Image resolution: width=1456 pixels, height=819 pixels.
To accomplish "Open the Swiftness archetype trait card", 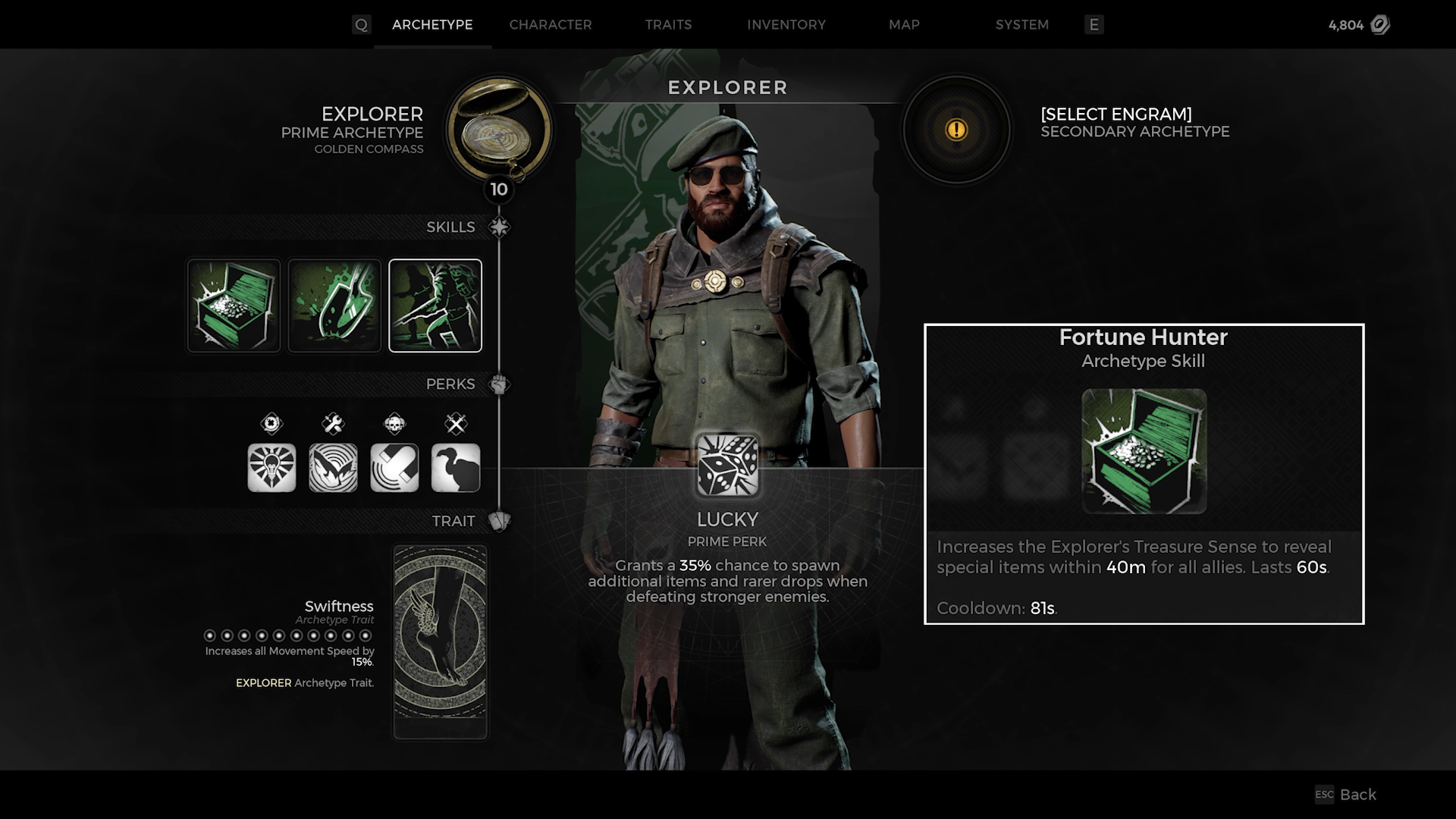I will pos(440,641).
